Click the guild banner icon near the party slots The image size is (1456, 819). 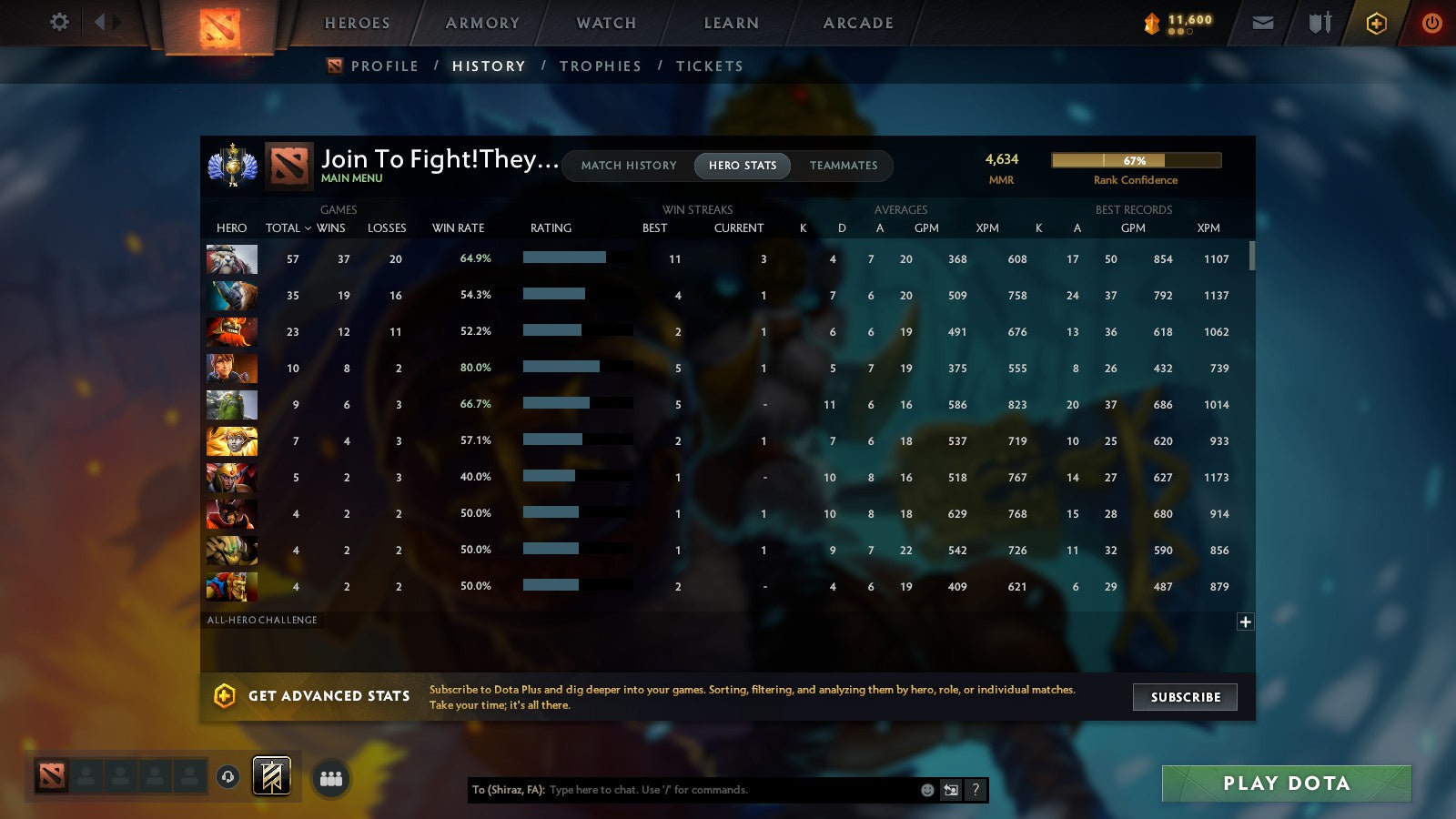[270, 776]
